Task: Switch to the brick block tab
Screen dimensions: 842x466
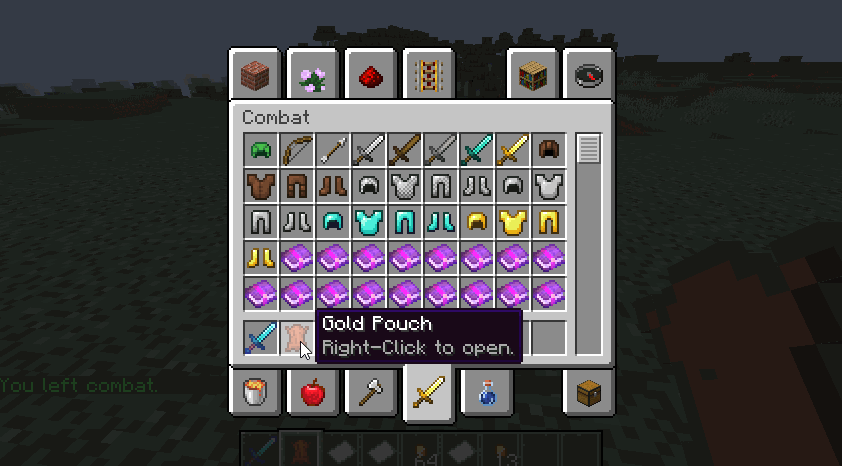Action: [254, 74]
